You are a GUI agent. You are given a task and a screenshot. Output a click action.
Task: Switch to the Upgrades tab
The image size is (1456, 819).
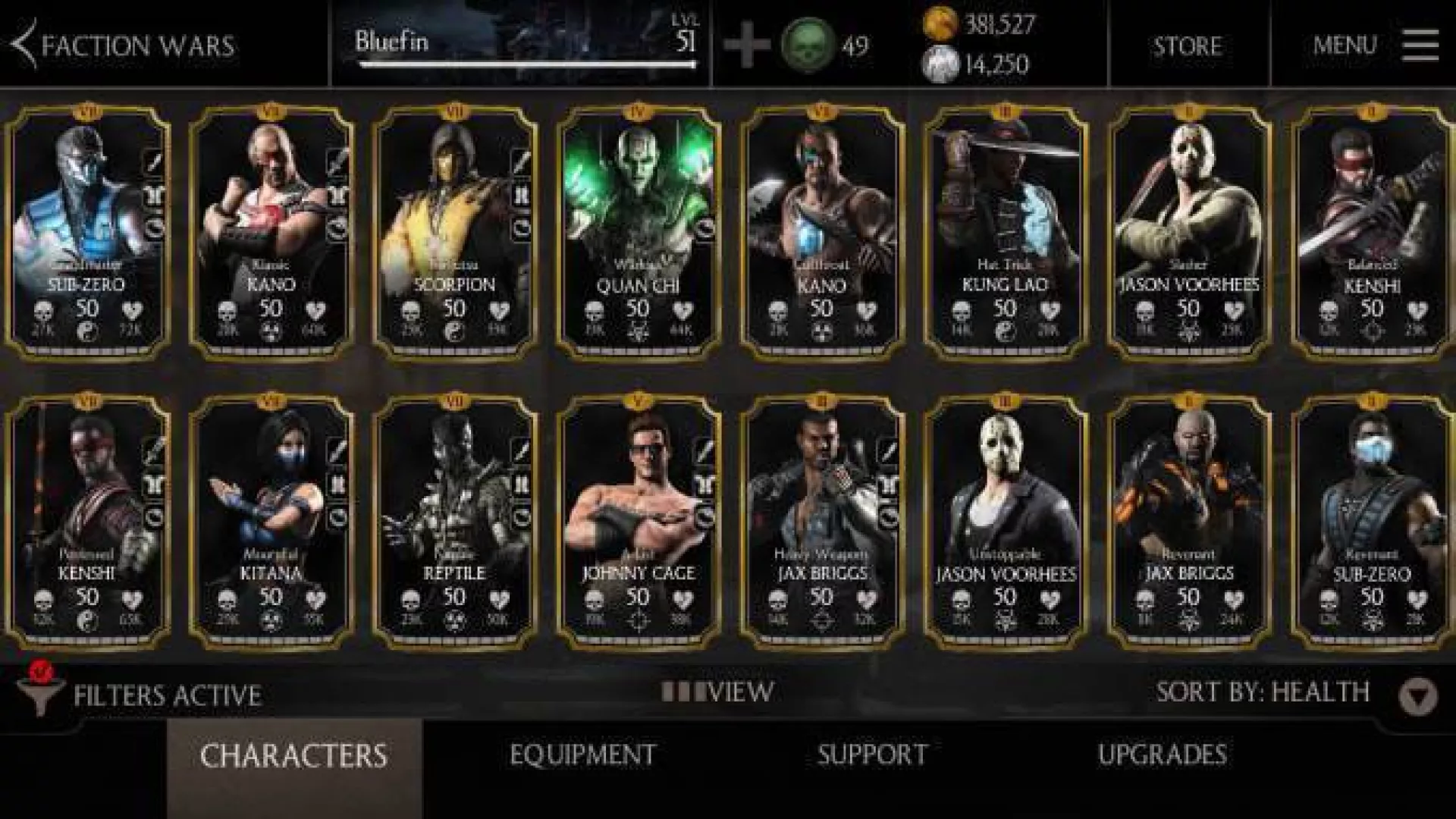1162,755
